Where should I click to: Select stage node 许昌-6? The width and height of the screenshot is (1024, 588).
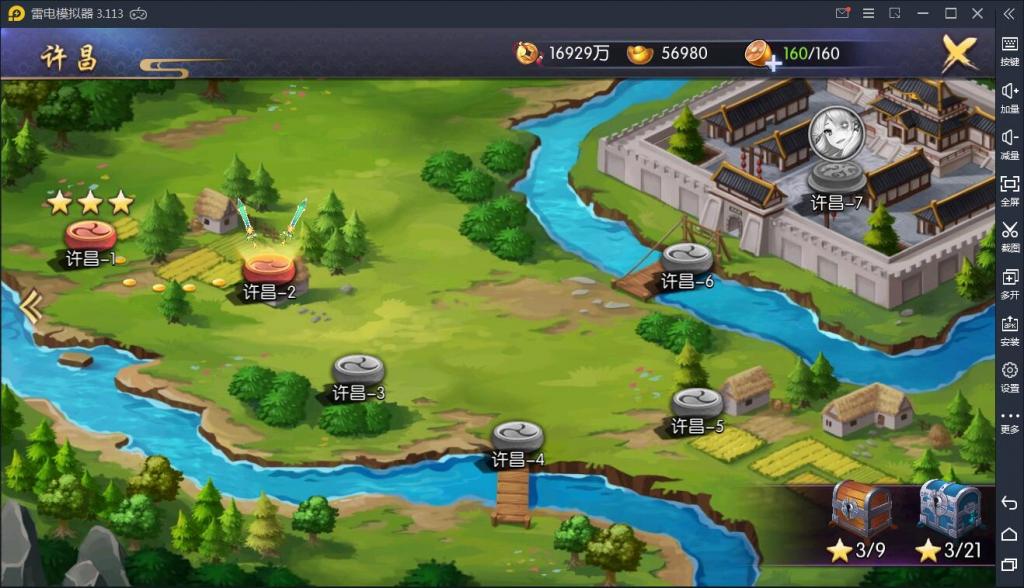[x=687, y=258]
